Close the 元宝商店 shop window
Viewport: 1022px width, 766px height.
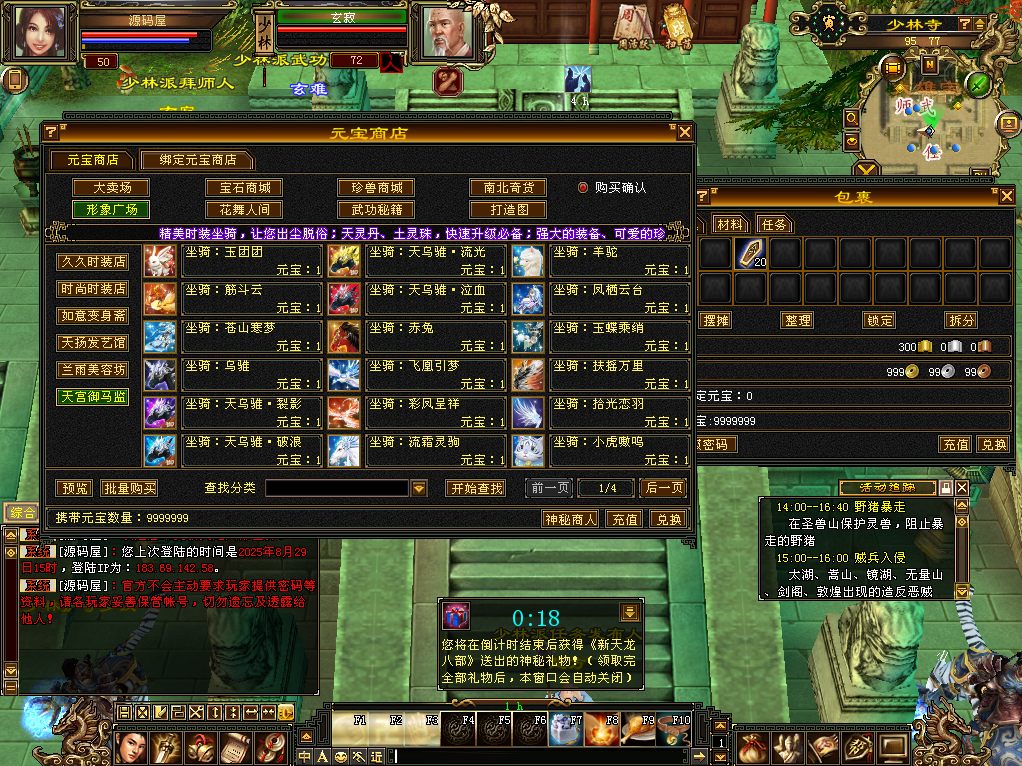point(685,132)
